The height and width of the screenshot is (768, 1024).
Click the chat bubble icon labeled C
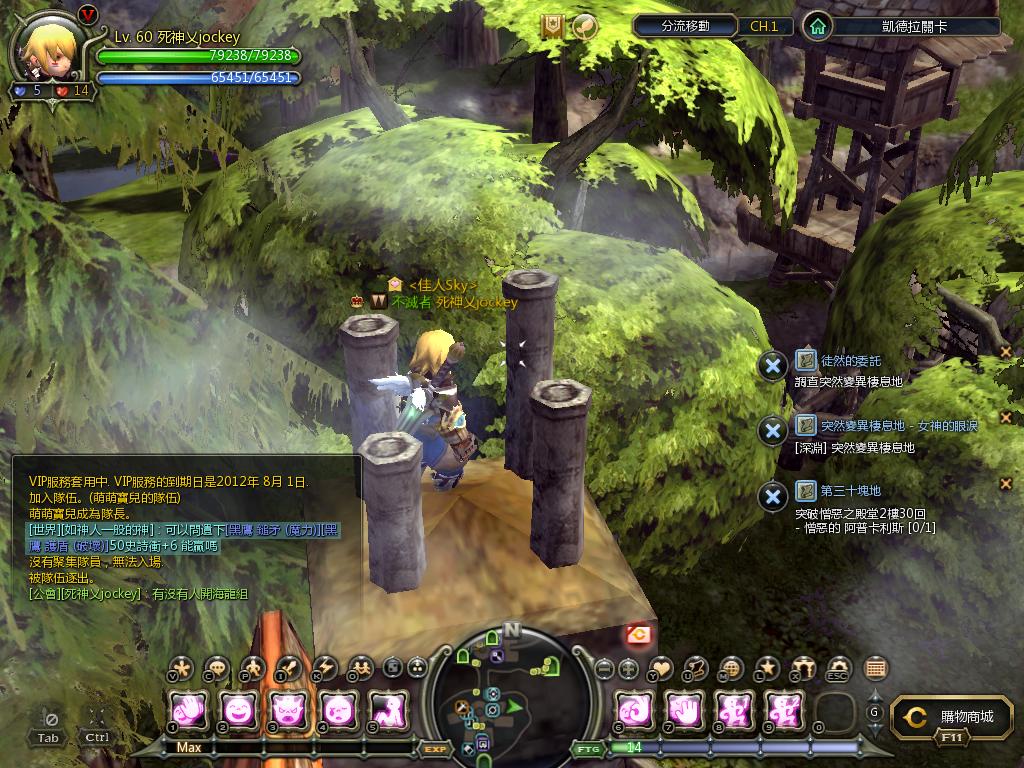216,668
